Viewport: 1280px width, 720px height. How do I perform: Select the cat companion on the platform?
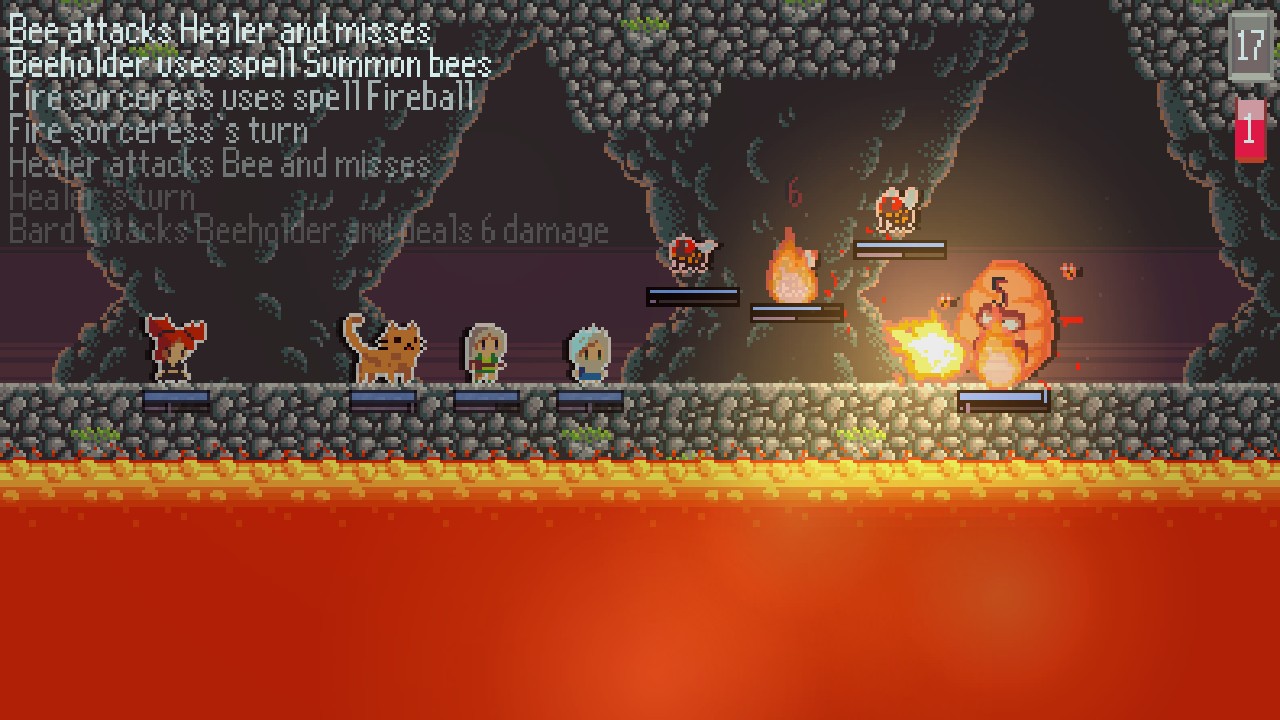(x=385, y=350)
